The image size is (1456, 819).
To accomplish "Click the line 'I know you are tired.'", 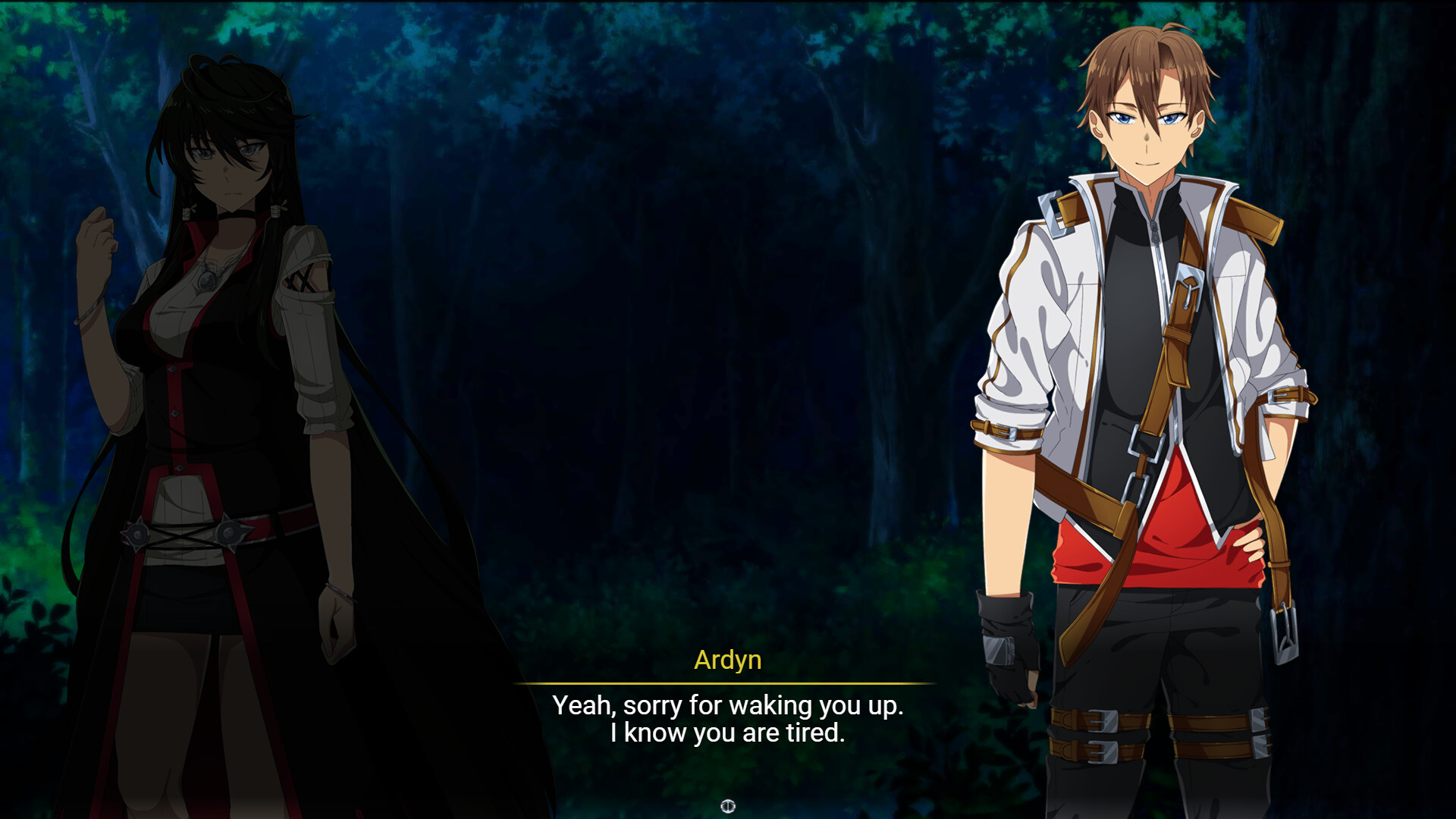I will click(728, 733).
